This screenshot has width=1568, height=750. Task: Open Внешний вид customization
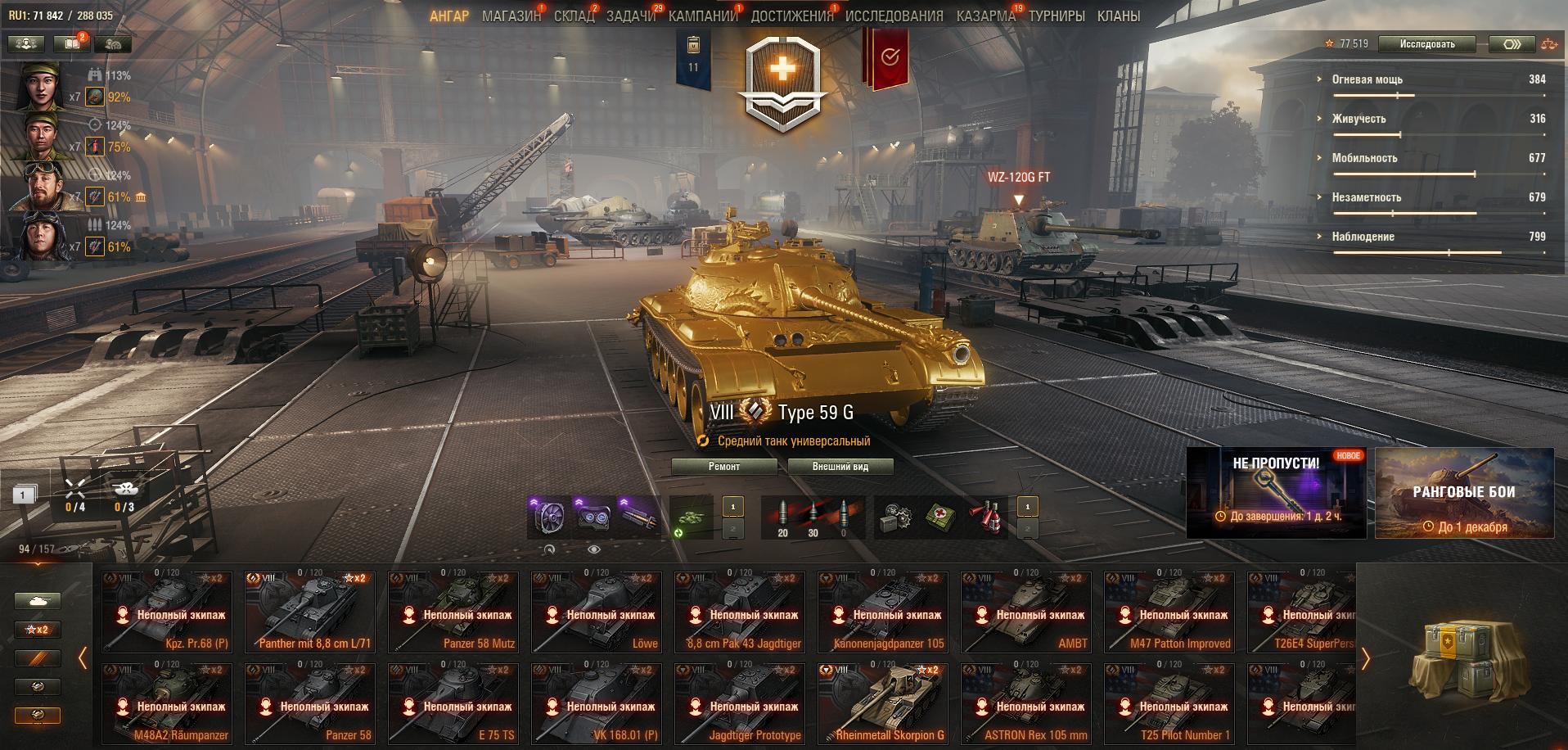click(x=840, y=467)
